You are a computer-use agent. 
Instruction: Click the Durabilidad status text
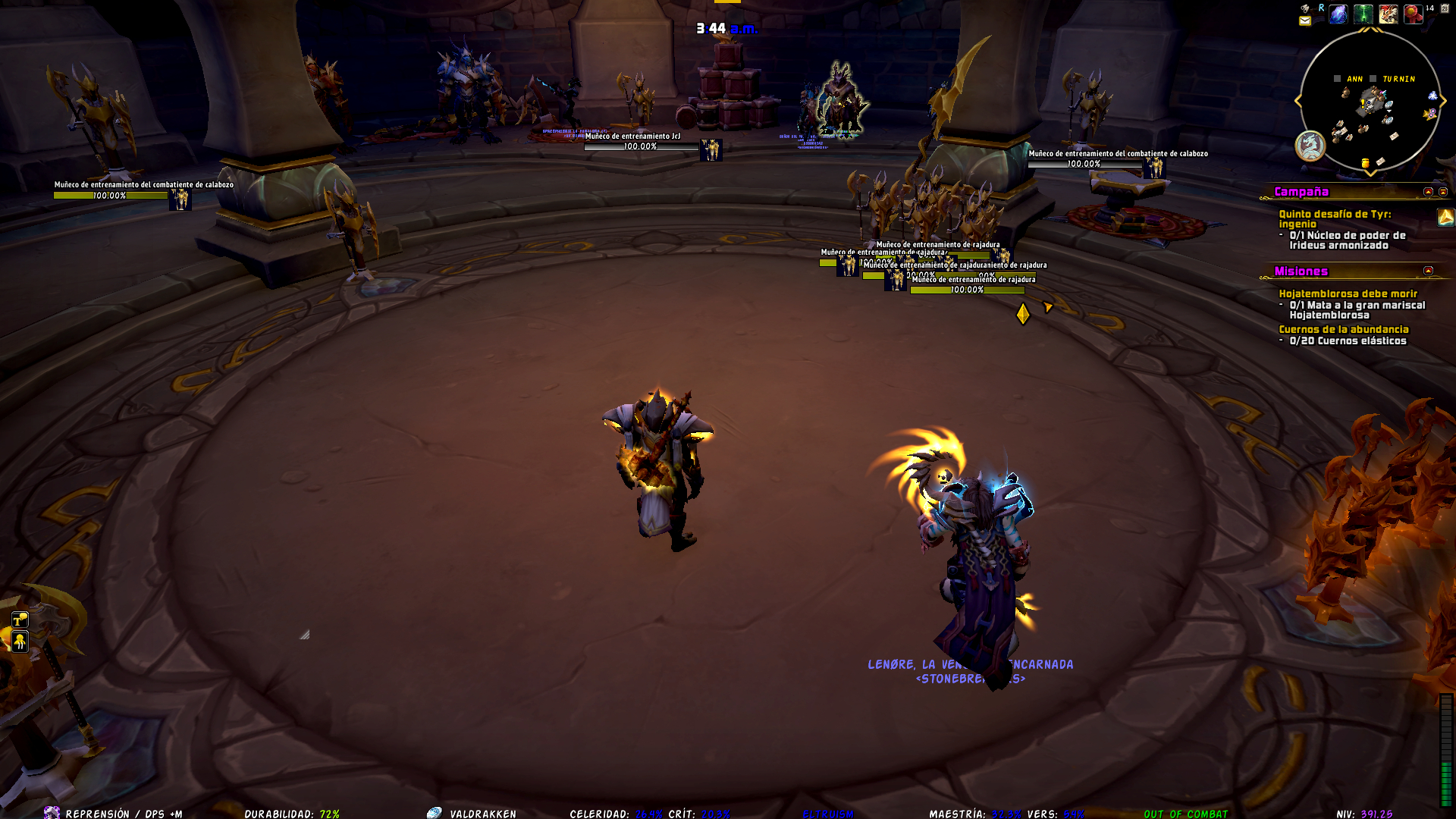click(x=291, y=814)
